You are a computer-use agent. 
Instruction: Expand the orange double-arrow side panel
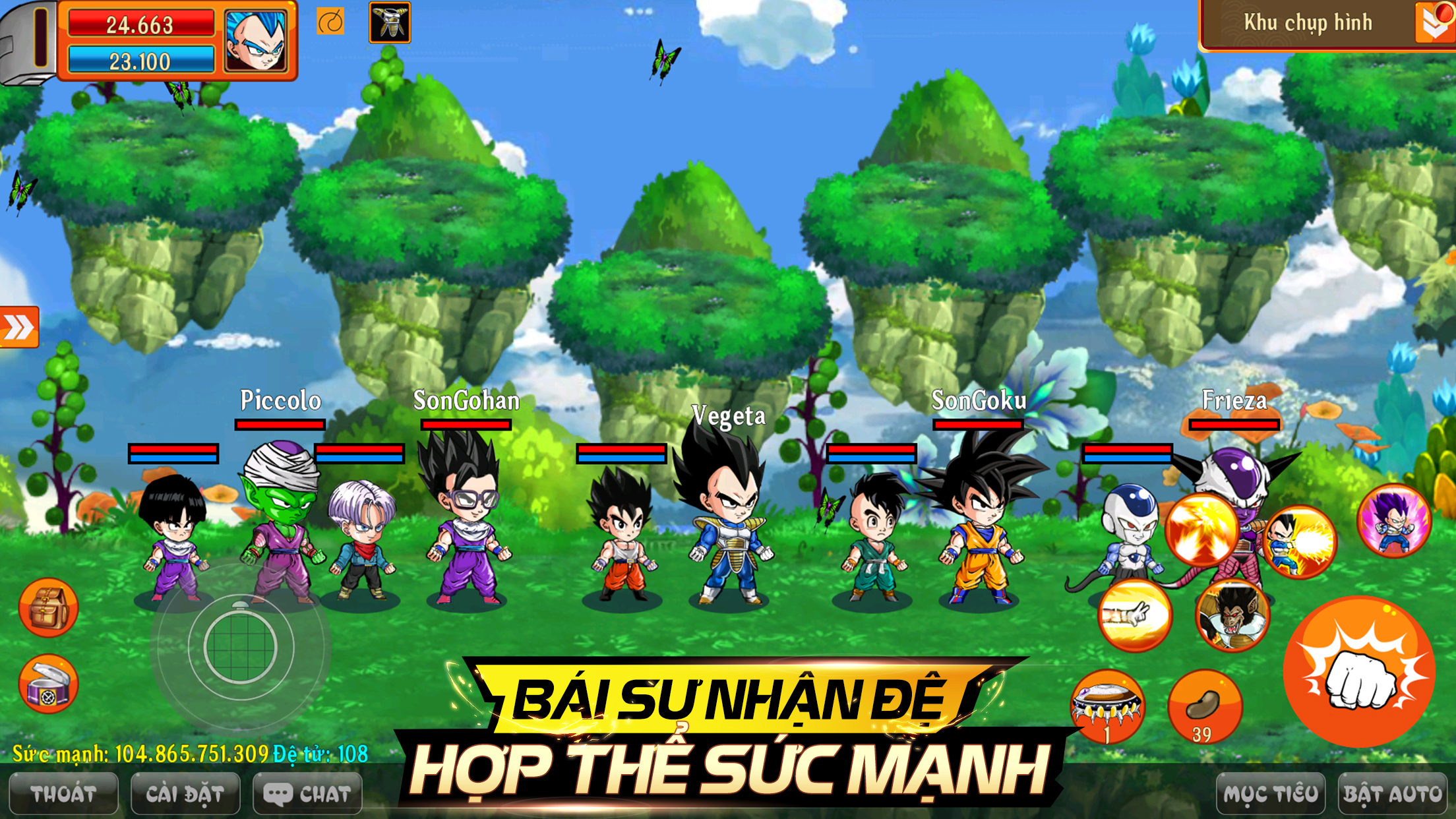[x=18, y=327]
